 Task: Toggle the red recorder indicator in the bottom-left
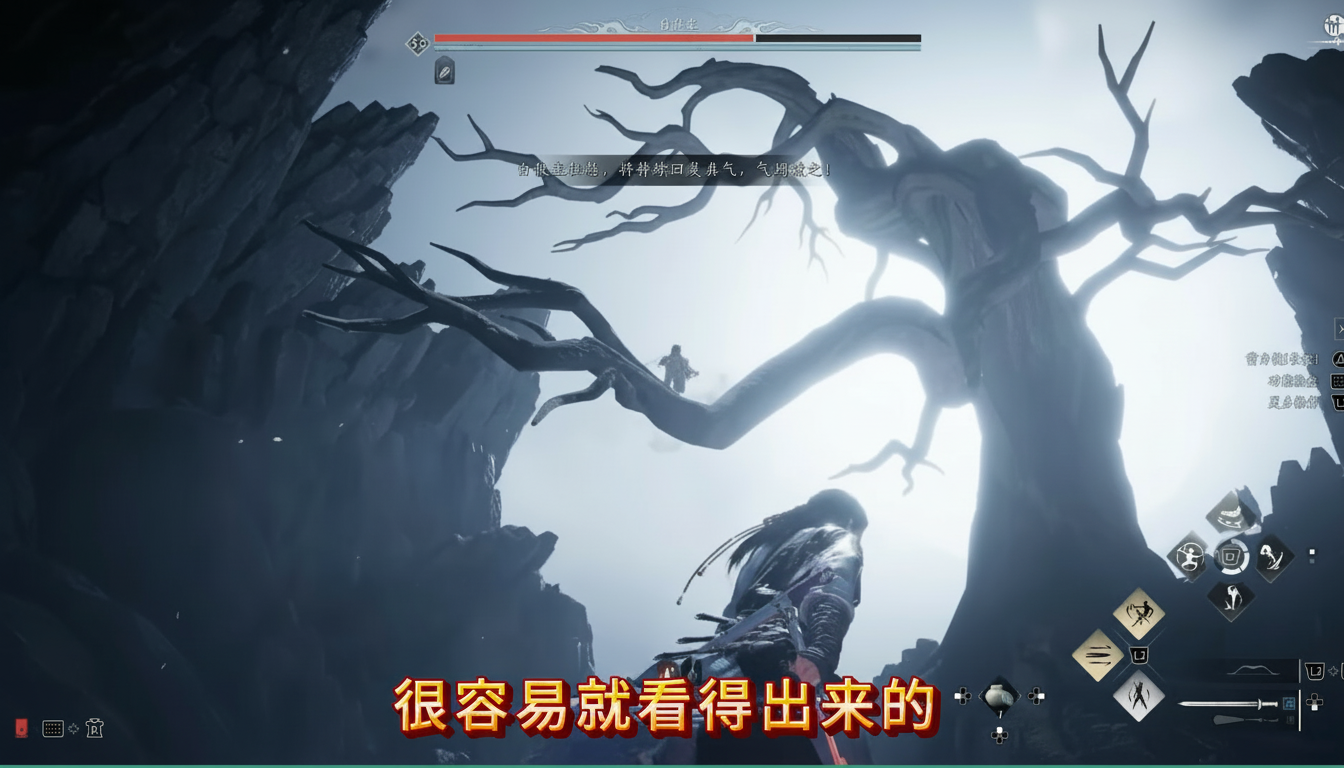tap(20, 728)
